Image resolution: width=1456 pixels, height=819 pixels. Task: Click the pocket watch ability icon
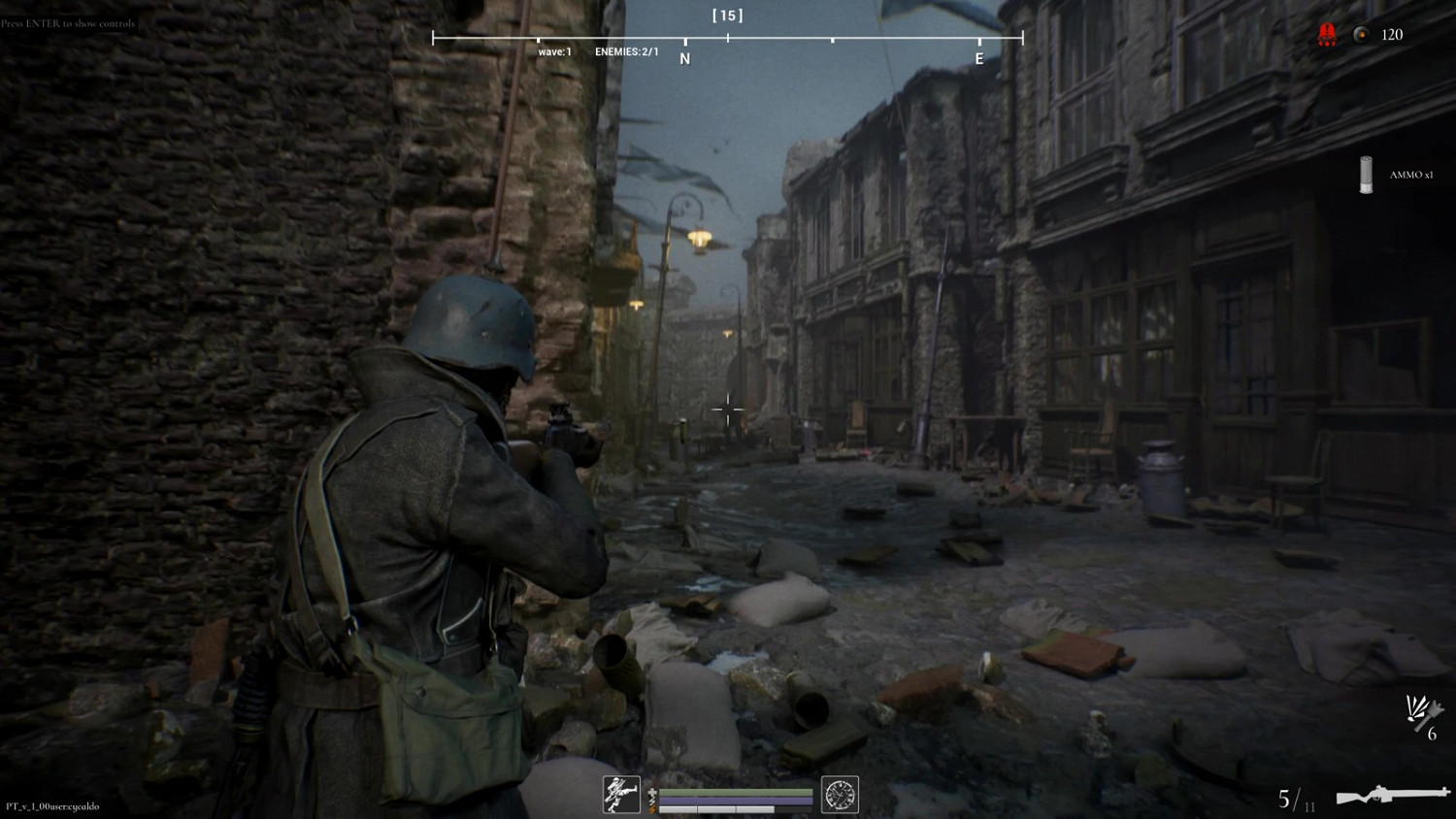pyautogui.click(x=840, y=795)
